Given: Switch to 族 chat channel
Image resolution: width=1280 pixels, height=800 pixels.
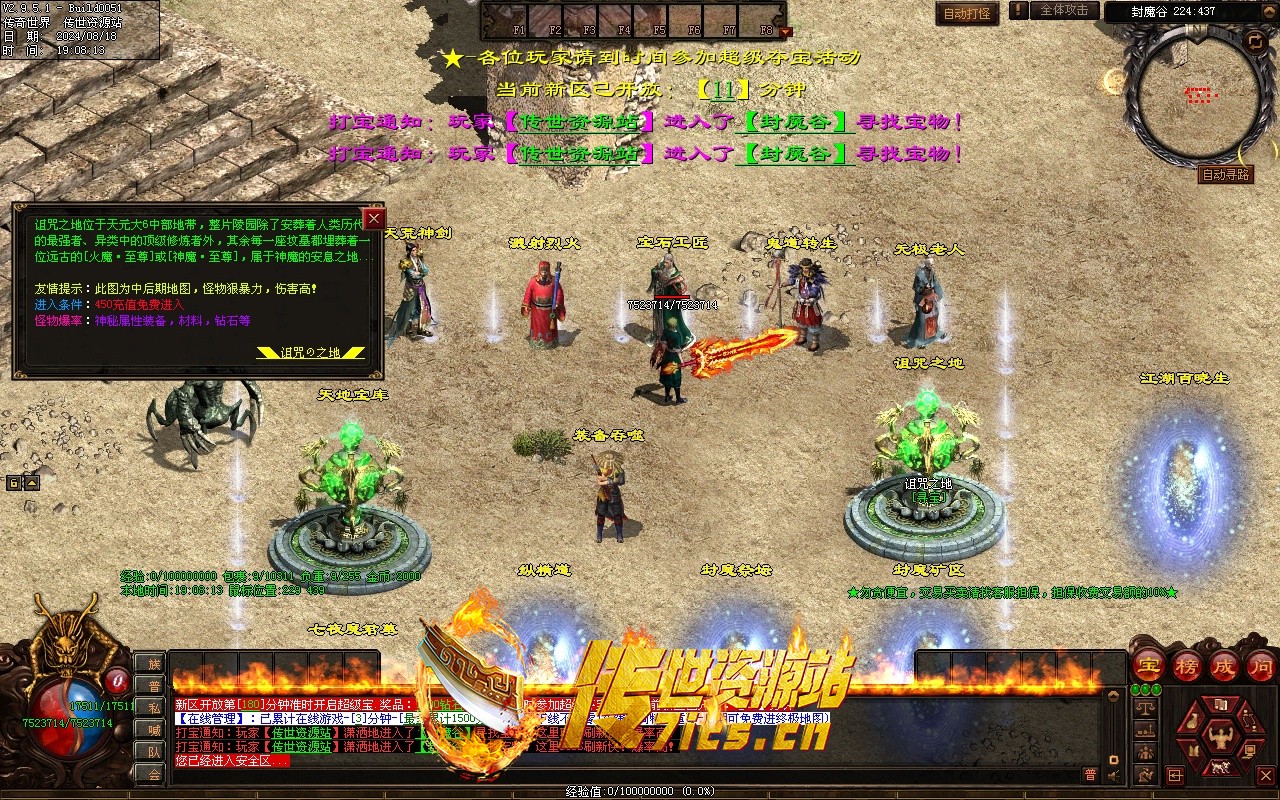Looking at the screenshot, I should [154, 664].
